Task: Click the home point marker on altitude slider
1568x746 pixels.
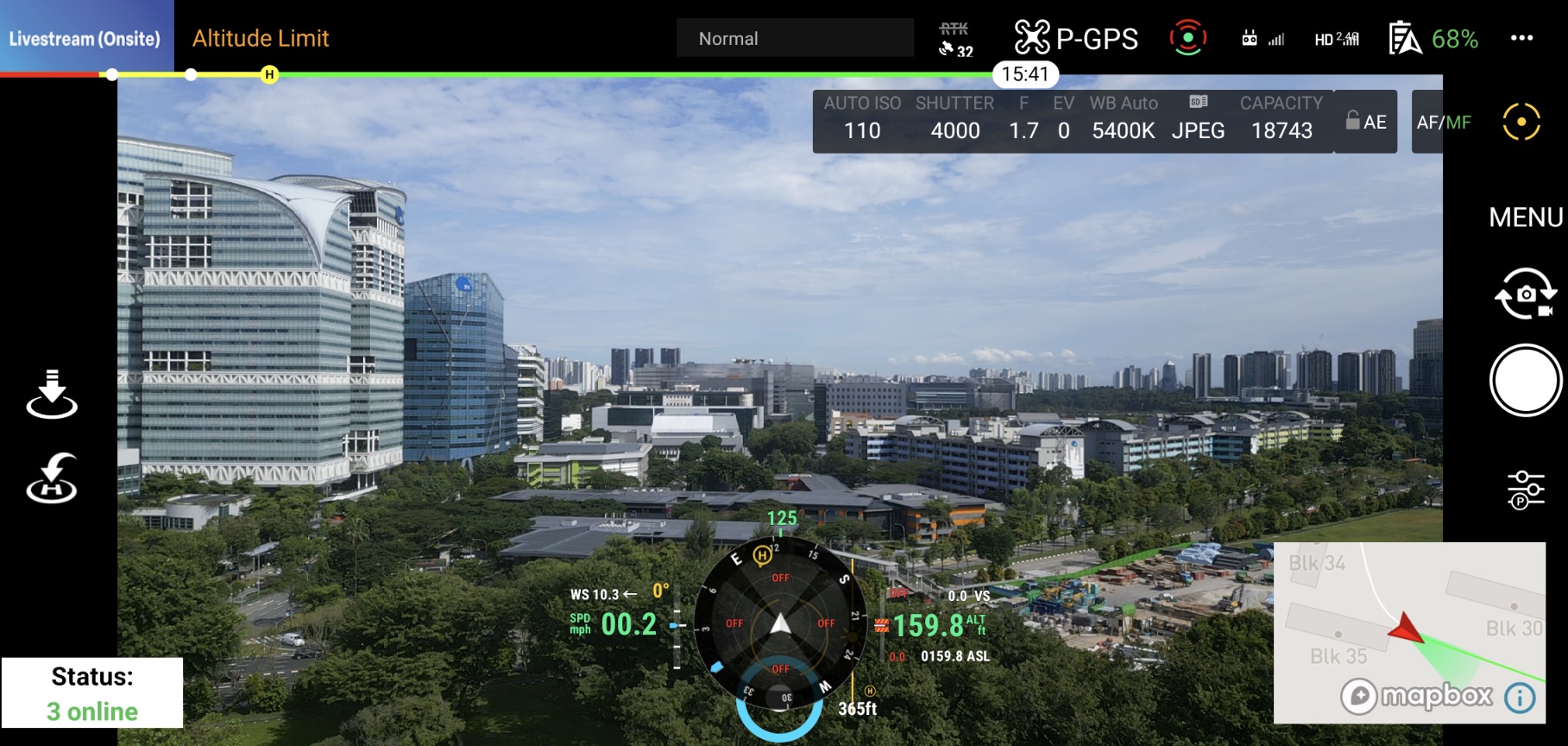Action: click(268, 76)
